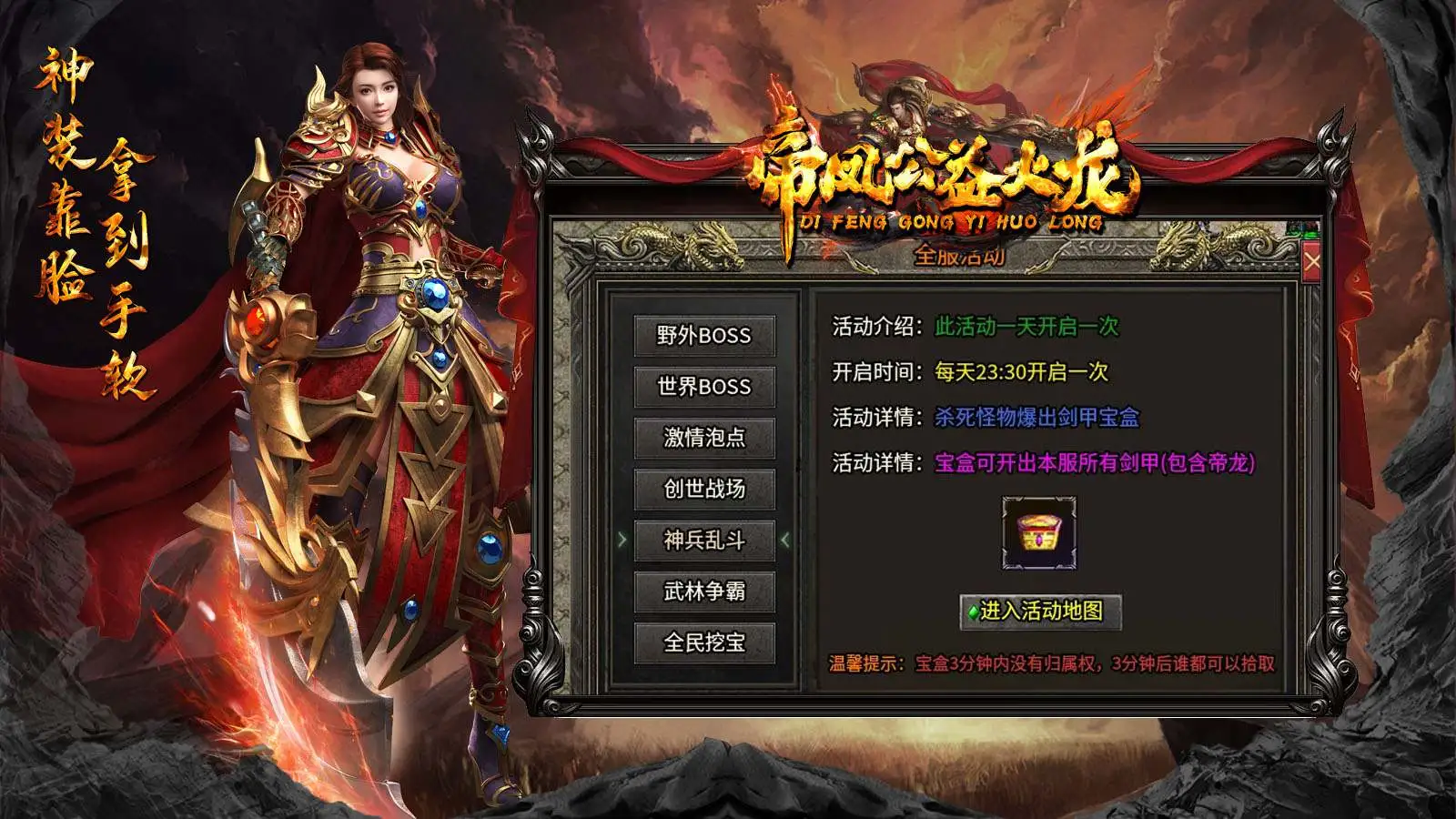Viewport: 1456px width, 819px height.
Task: Open the 武林争霸 tournament activity
Action: [705, 591]
